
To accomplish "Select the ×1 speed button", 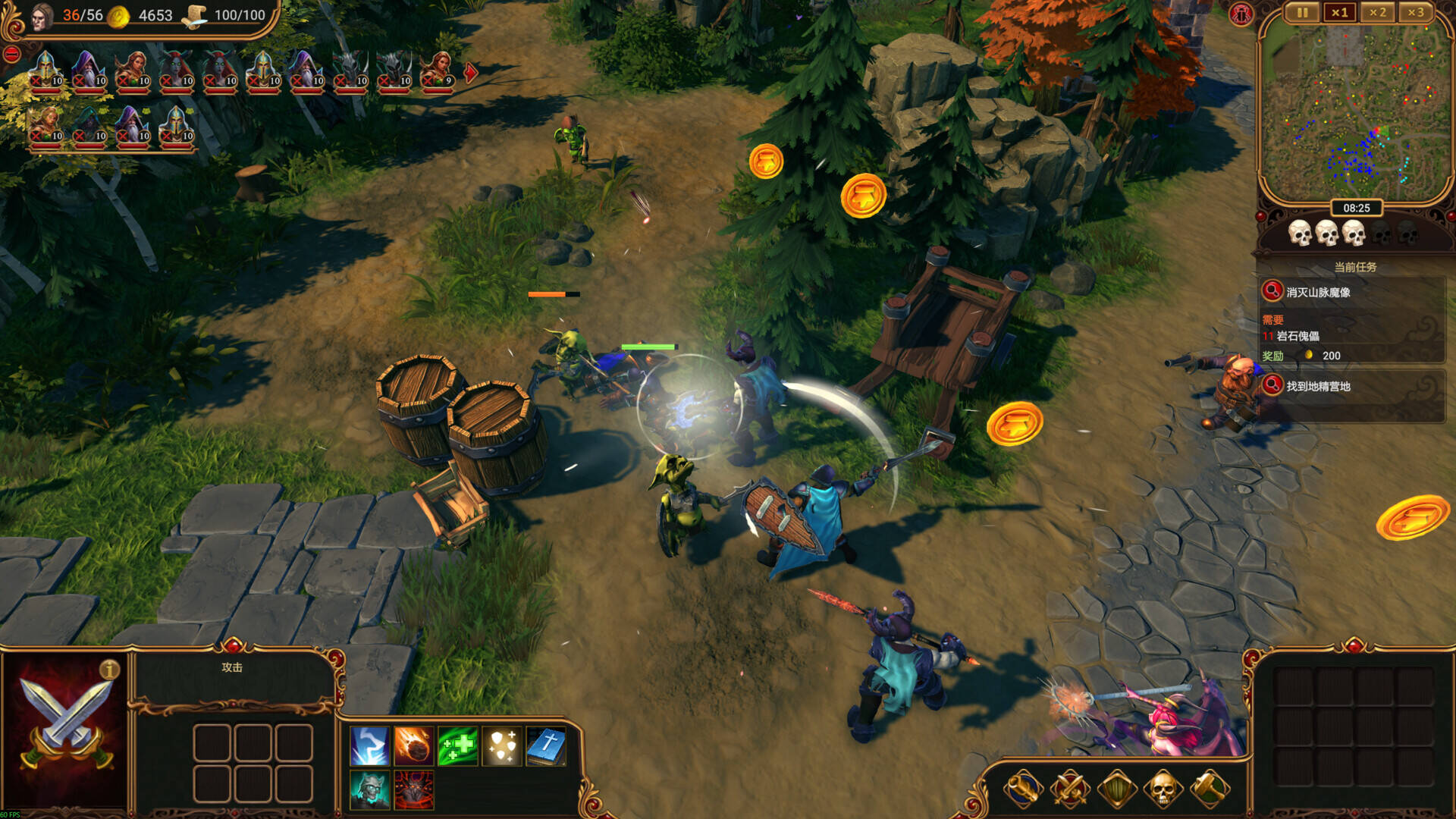I will [x=1340, y=13].
